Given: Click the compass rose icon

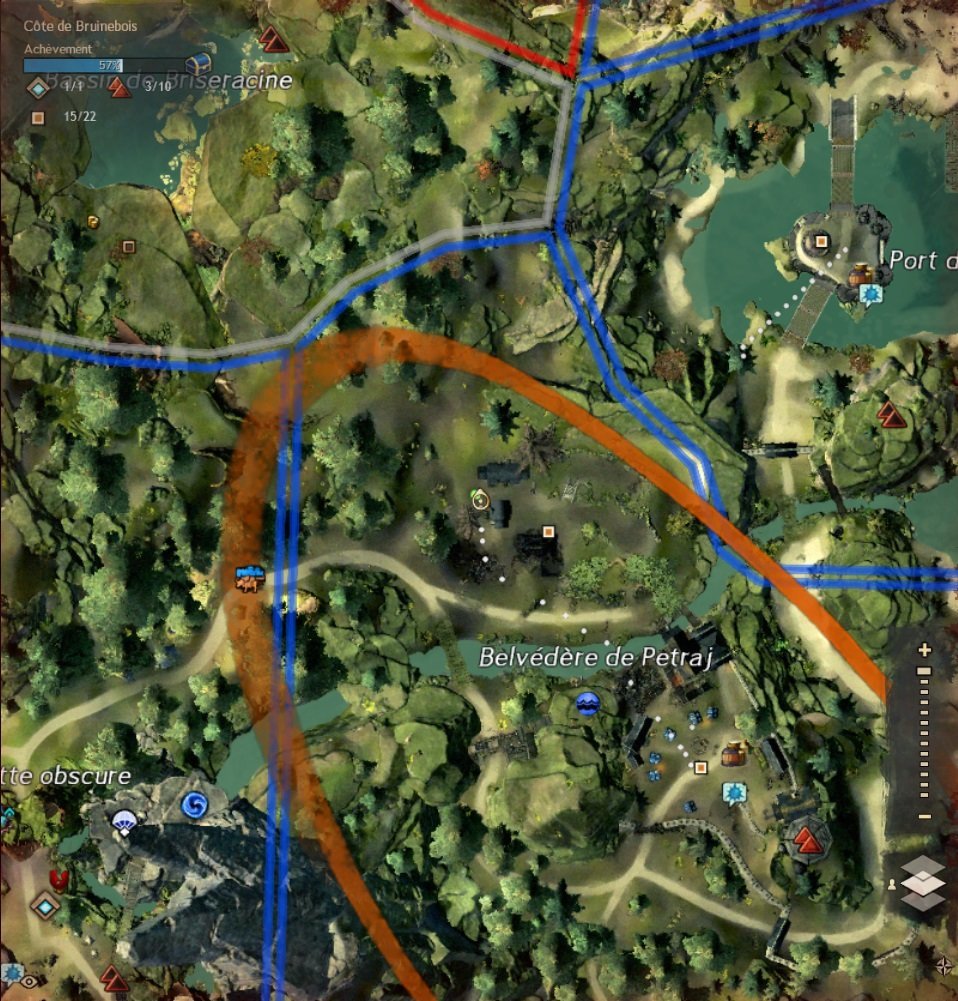Looking at the screenshot, I should (x=944, y=965).
